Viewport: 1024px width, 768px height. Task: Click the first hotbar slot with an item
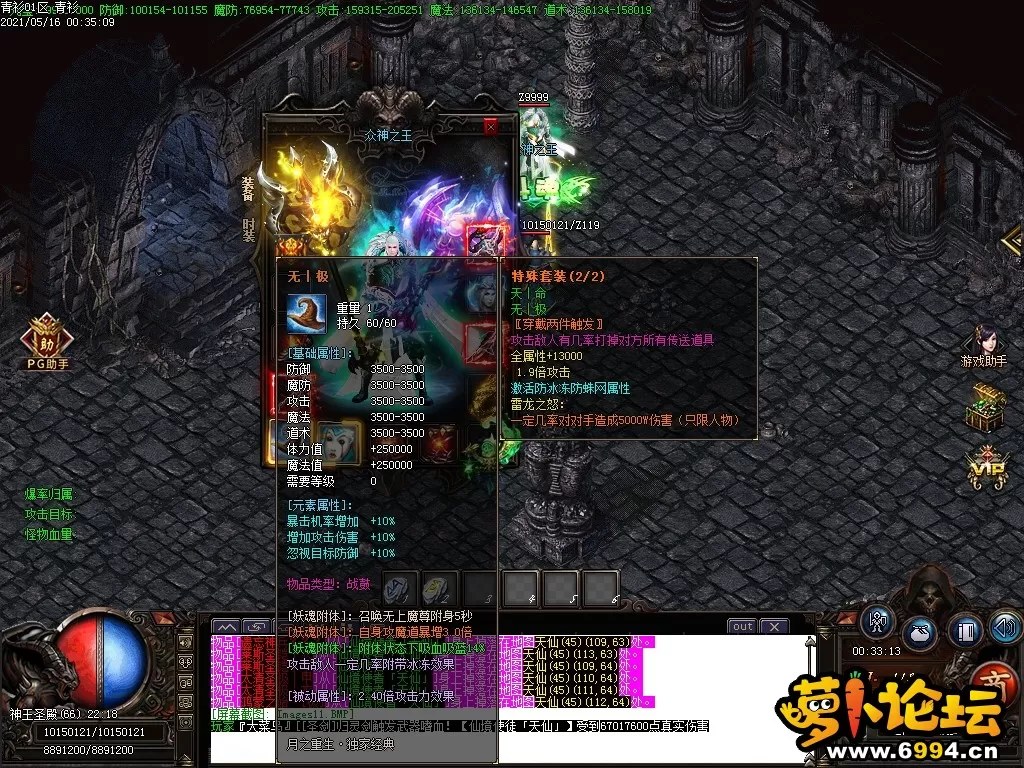[x=400, y=588]
